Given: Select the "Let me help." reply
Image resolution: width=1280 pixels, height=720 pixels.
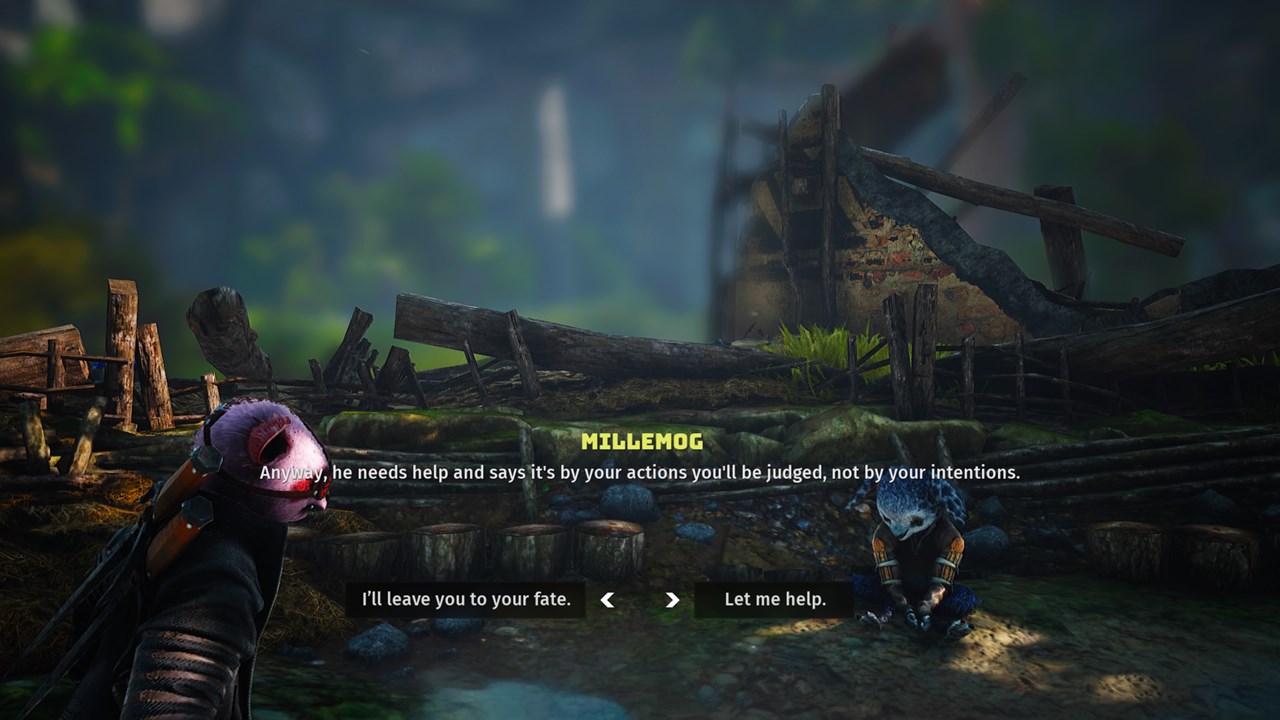Looking at the screenshot, I should pyautogui.click(x=775, y=600).
